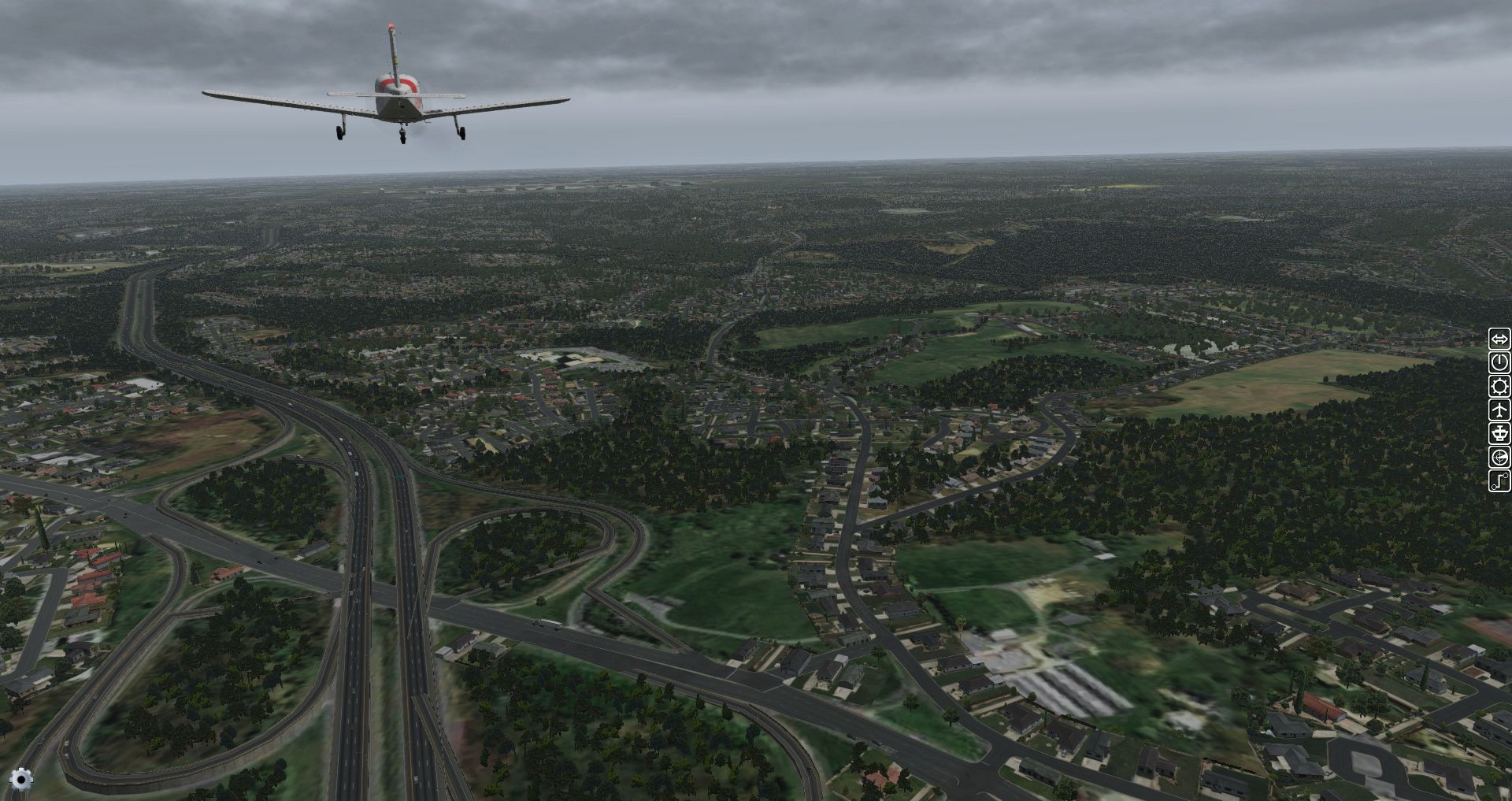Viewport: 1512px width, 801px height.
Task: Open the sun-shaped weather icon
Action: (1499, 386)
